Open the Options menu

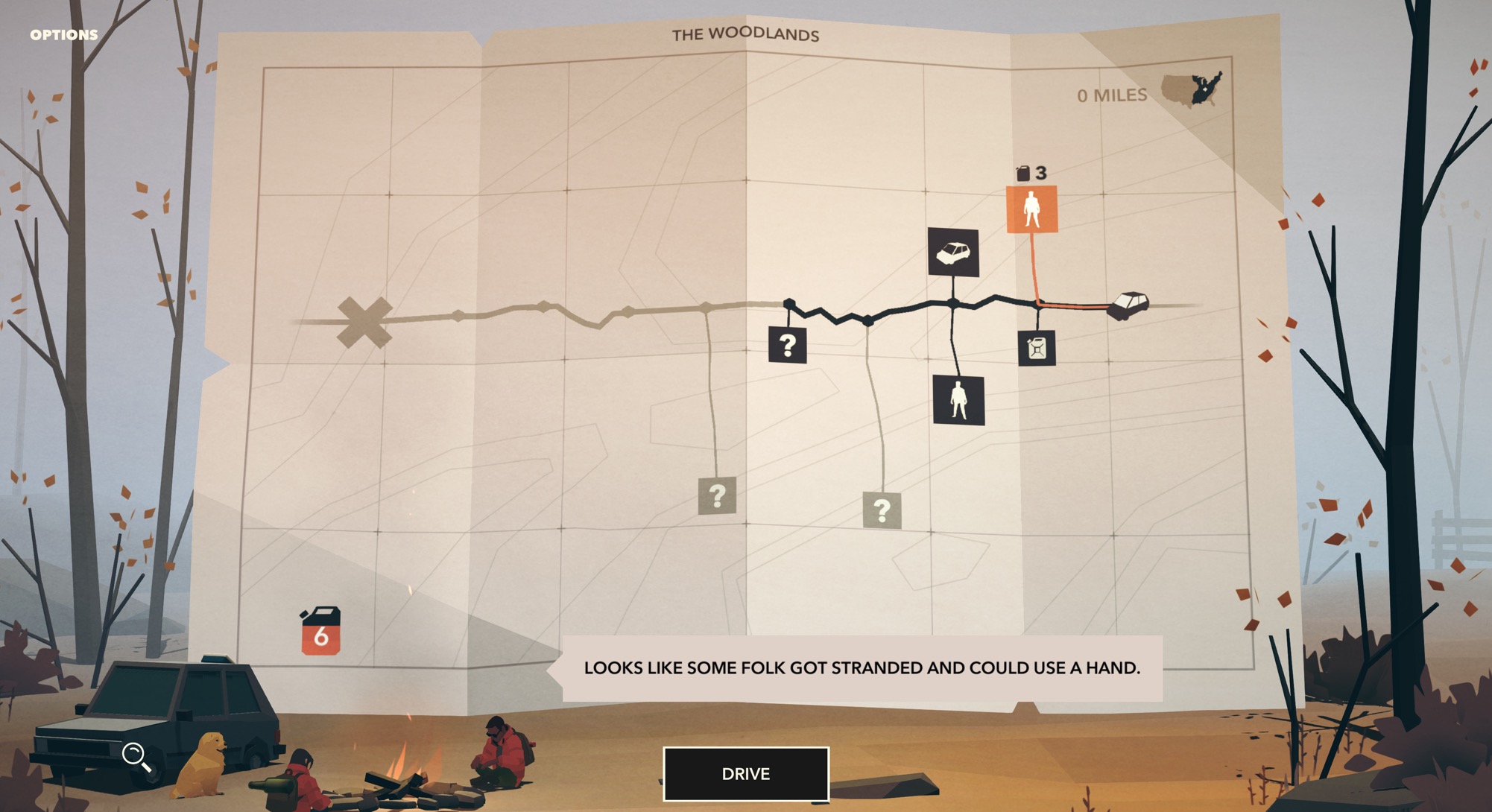pyautogui.click(x=64, y=35)
